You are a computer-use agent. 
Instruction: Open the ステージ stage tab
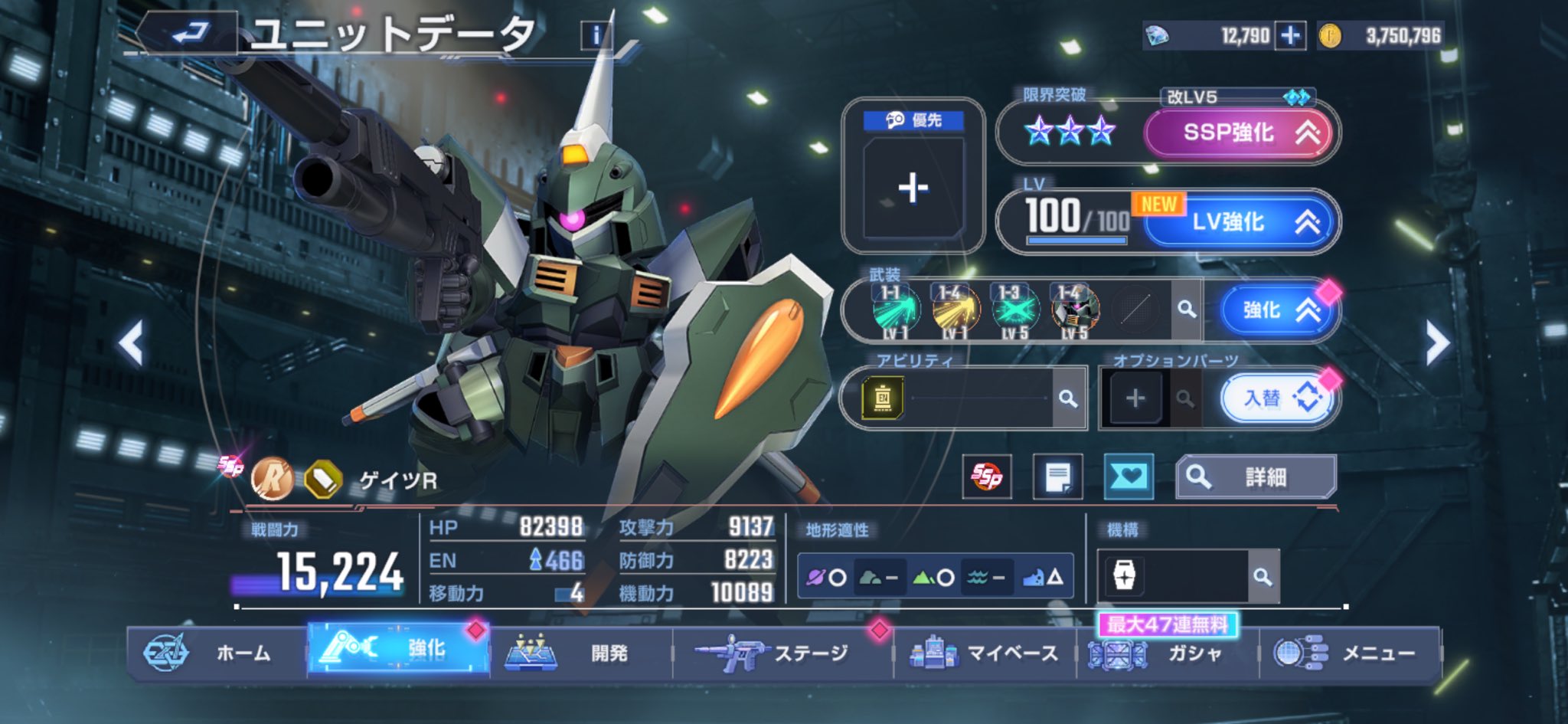tap(782, 653)
